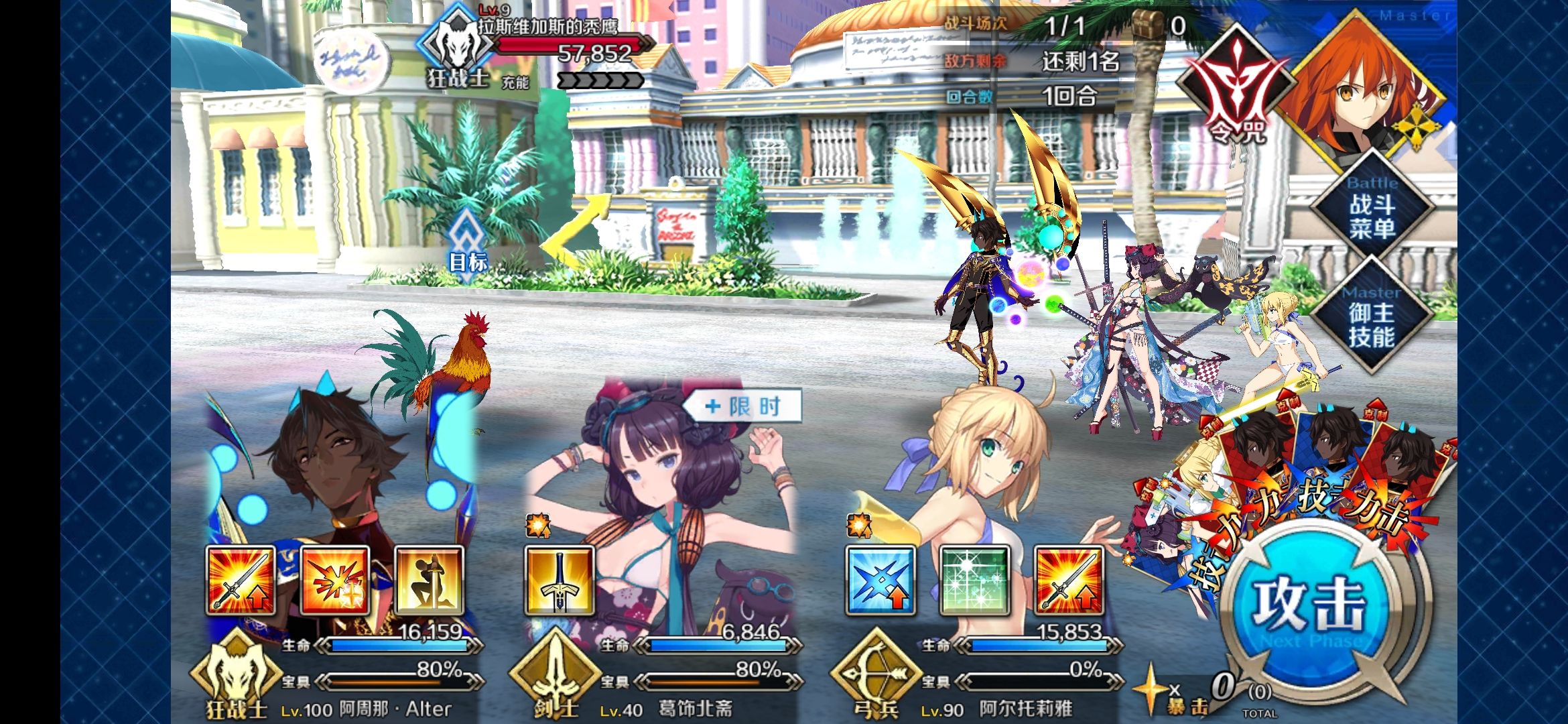Select the 葛饰北斋 servant portrait
Screen dimensions: 1568x724
(x=657, y=469)
